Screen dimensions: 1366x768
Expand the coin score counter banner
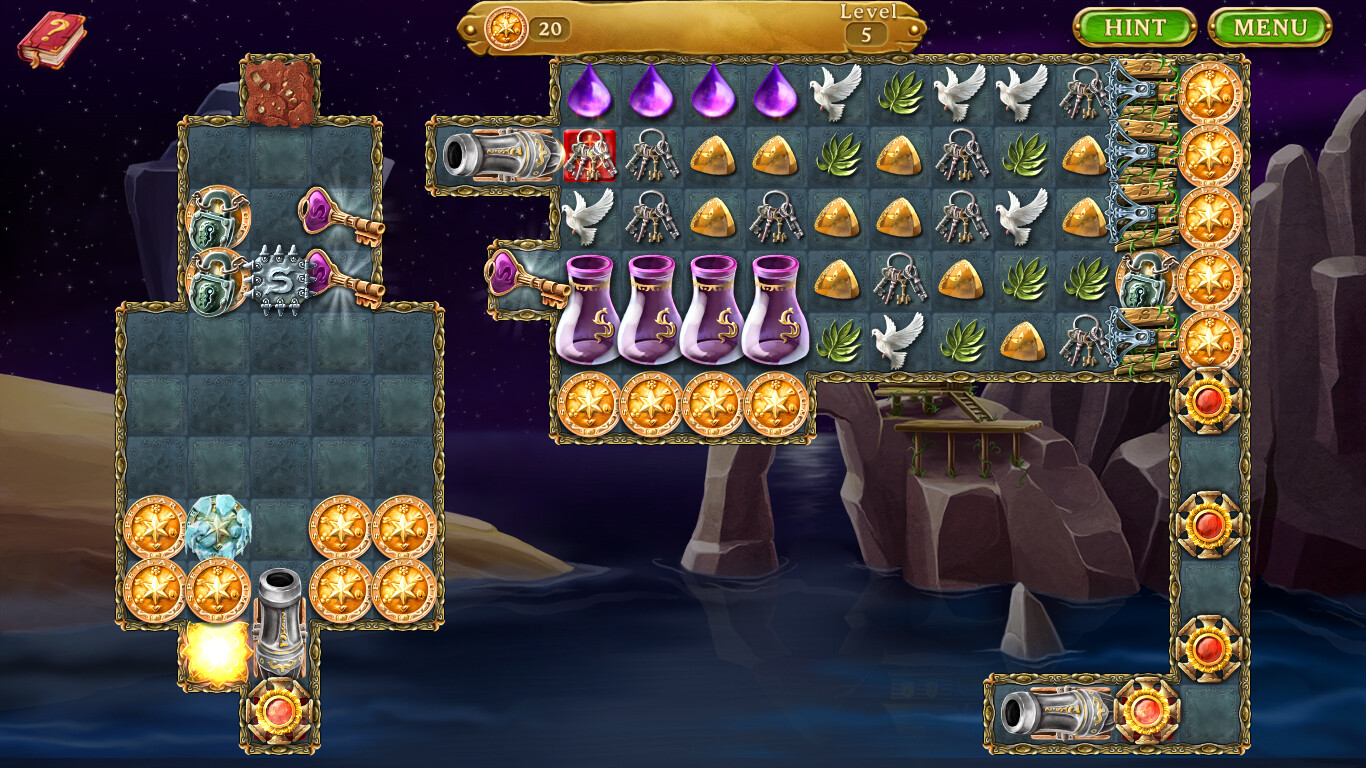point(510,27)
